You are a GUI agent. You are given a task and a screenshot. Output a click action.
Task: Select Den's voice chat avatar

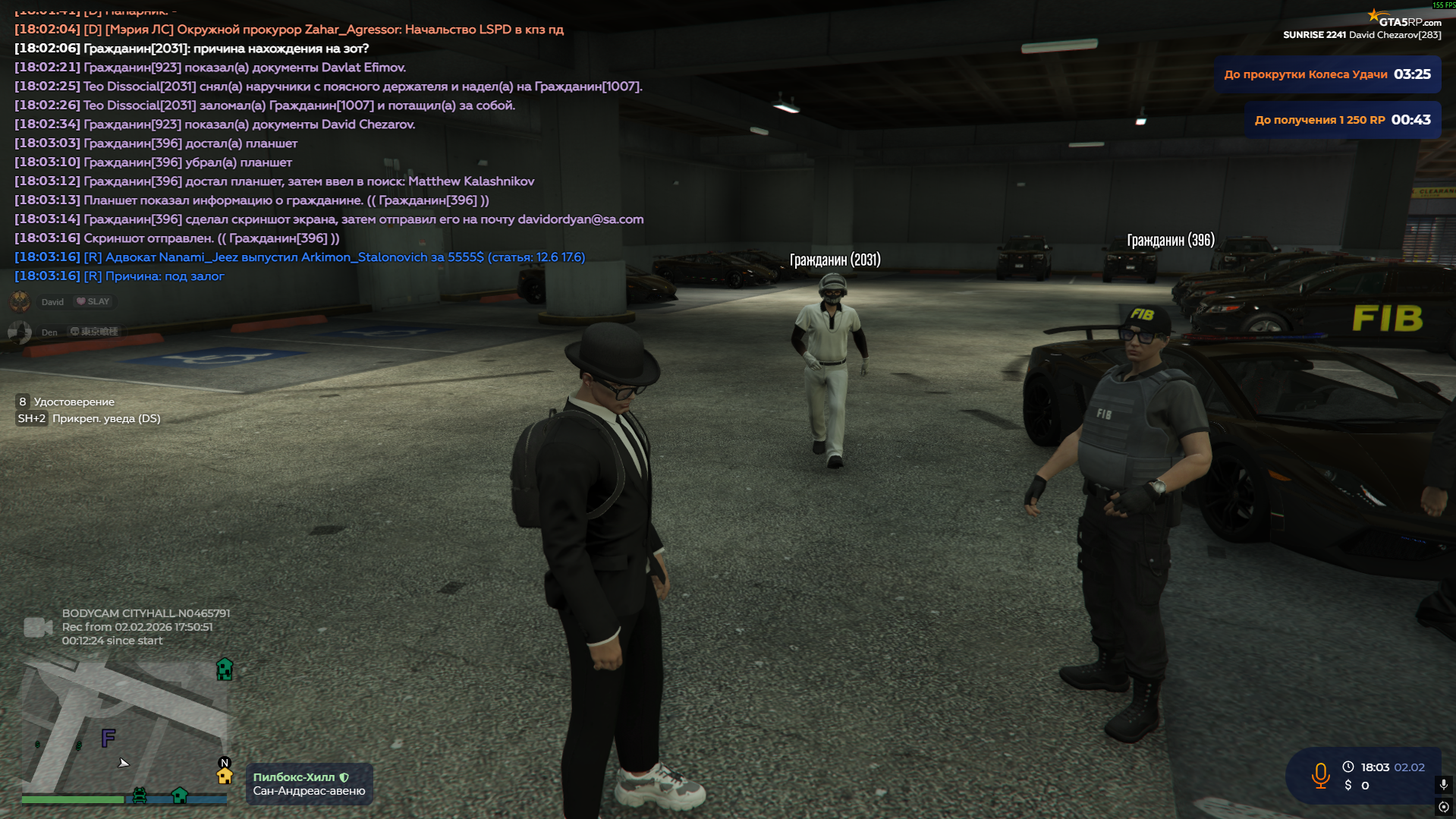pyautogui.click(x=20, y=332)
